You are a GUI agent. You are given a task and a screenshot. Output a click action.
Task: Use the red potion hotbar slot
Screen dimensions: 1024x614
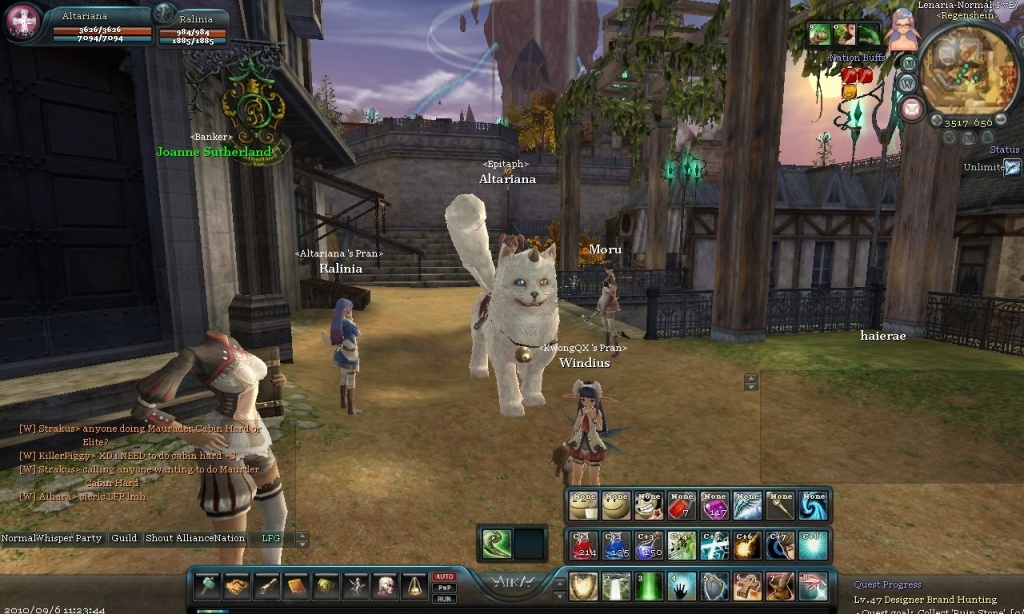[x=584, y=545]
